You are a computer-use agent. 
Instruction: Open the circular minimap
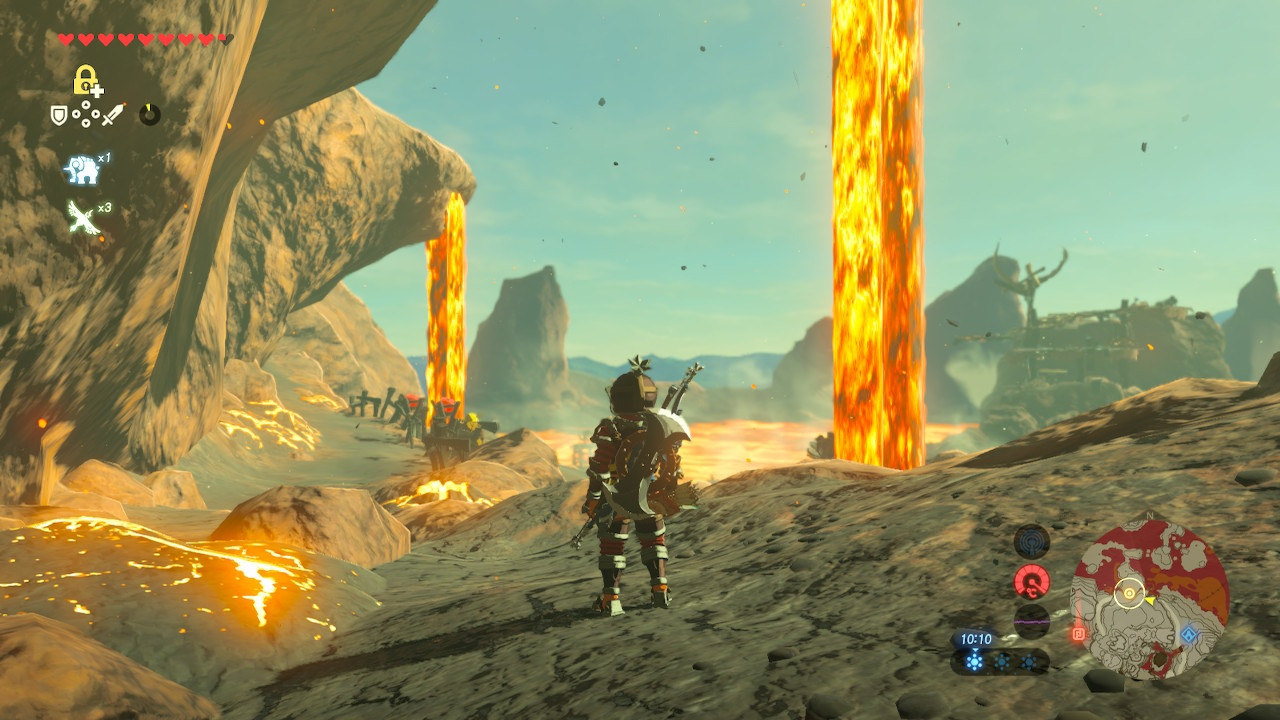click(1149, 599)
